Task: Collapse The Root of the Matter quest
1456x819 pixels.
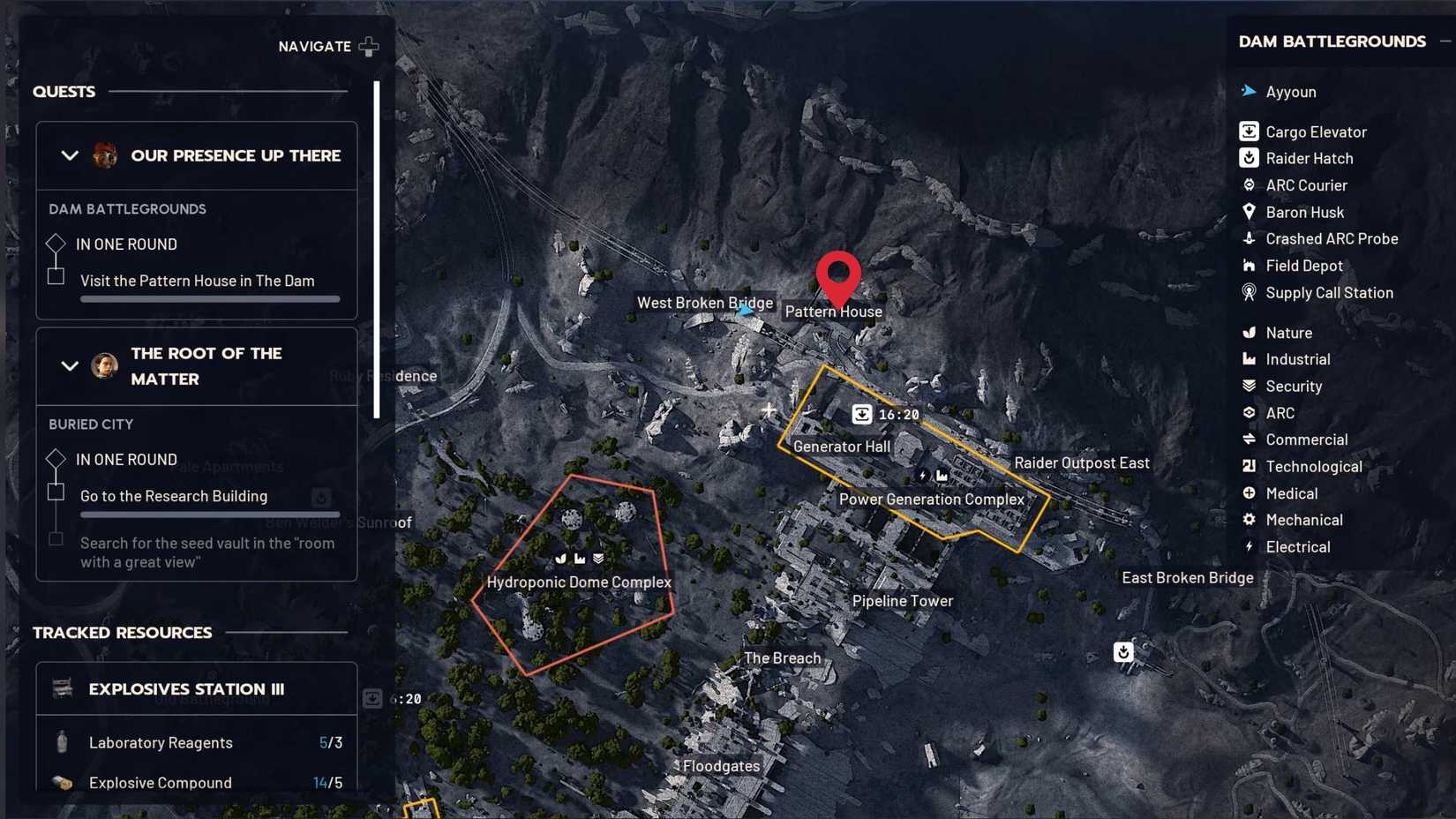Action: (x=70, y=366)
